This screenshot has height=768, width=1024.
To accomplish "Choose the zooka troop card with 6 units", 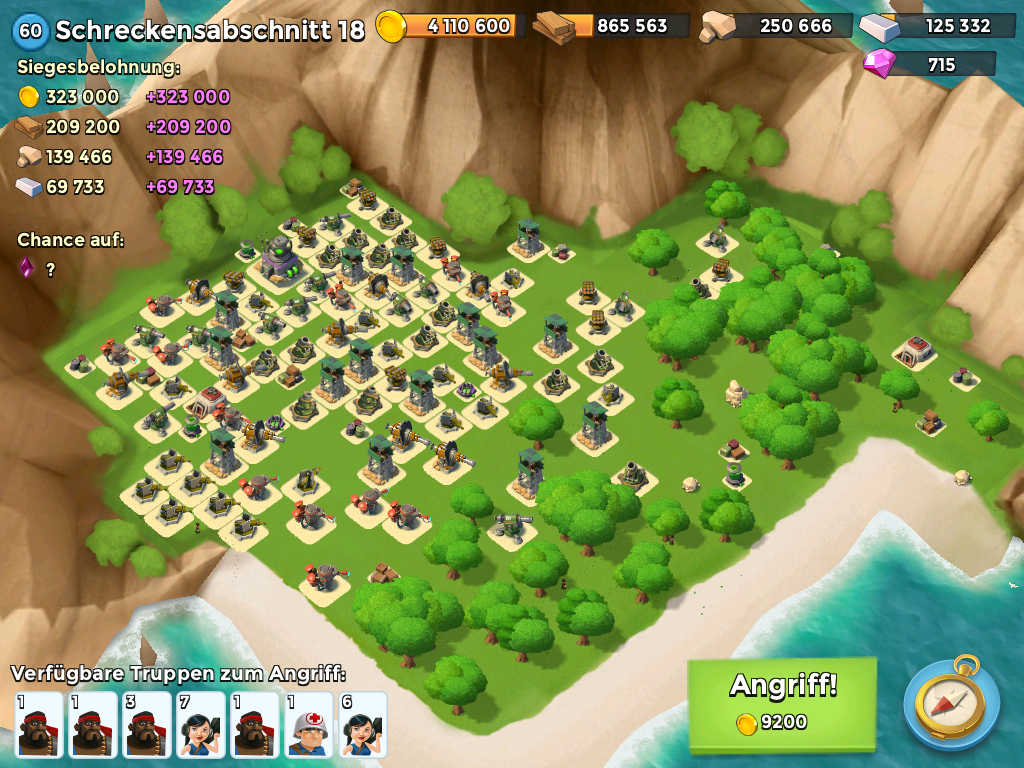I will [363, 724].
